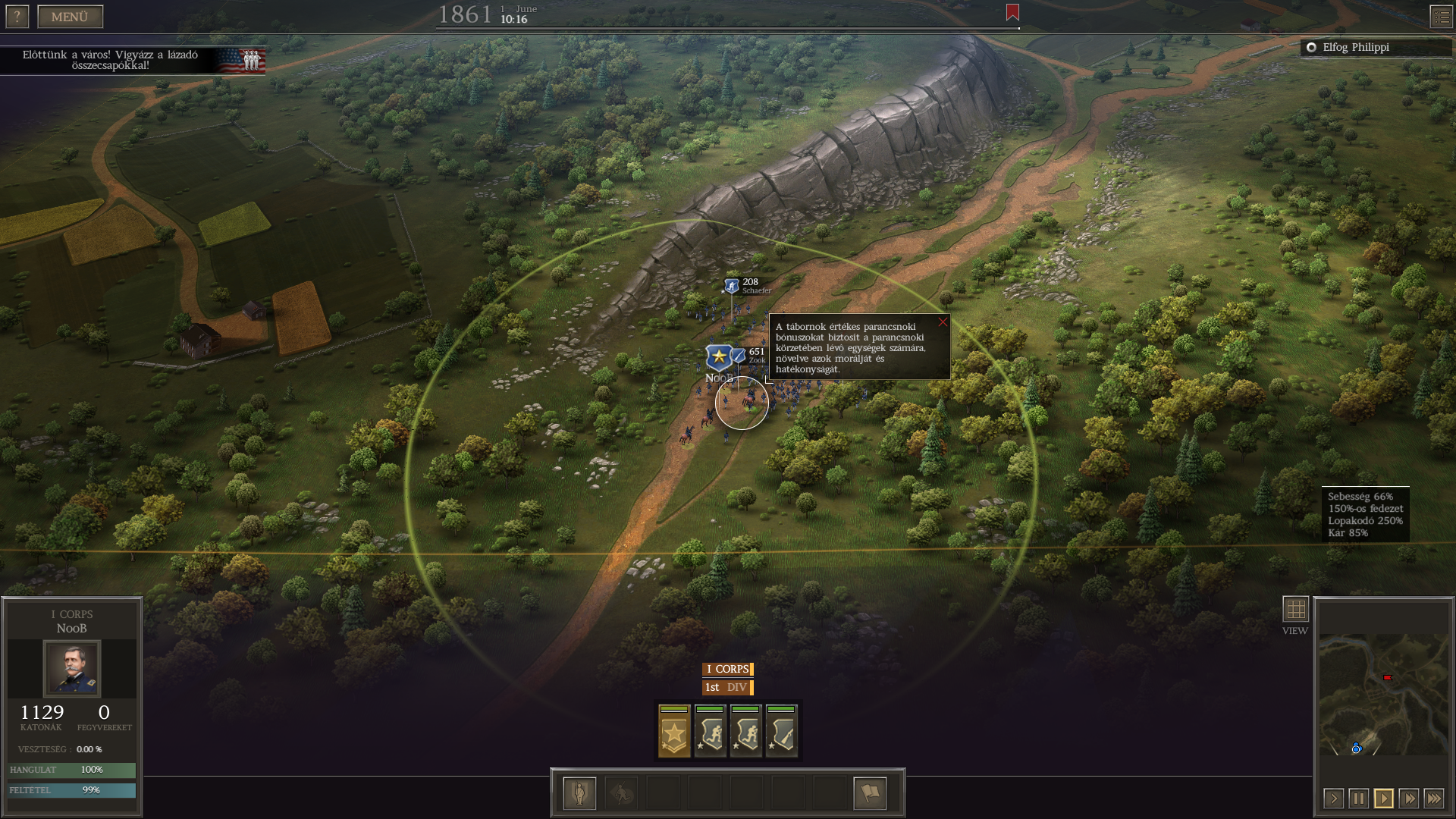Set triple fast-forward speed
The height and width of the screenshot is (819, 1456).
coord(1433,799)
